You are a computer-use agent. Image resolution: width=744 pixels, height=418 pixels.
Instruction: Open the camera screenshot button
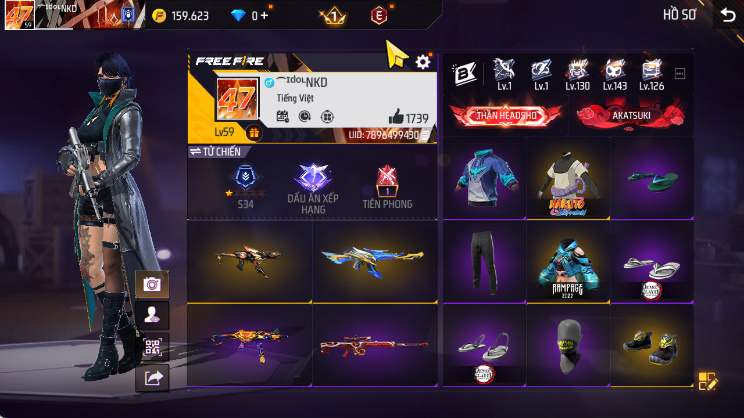click(x=152, y=284)
